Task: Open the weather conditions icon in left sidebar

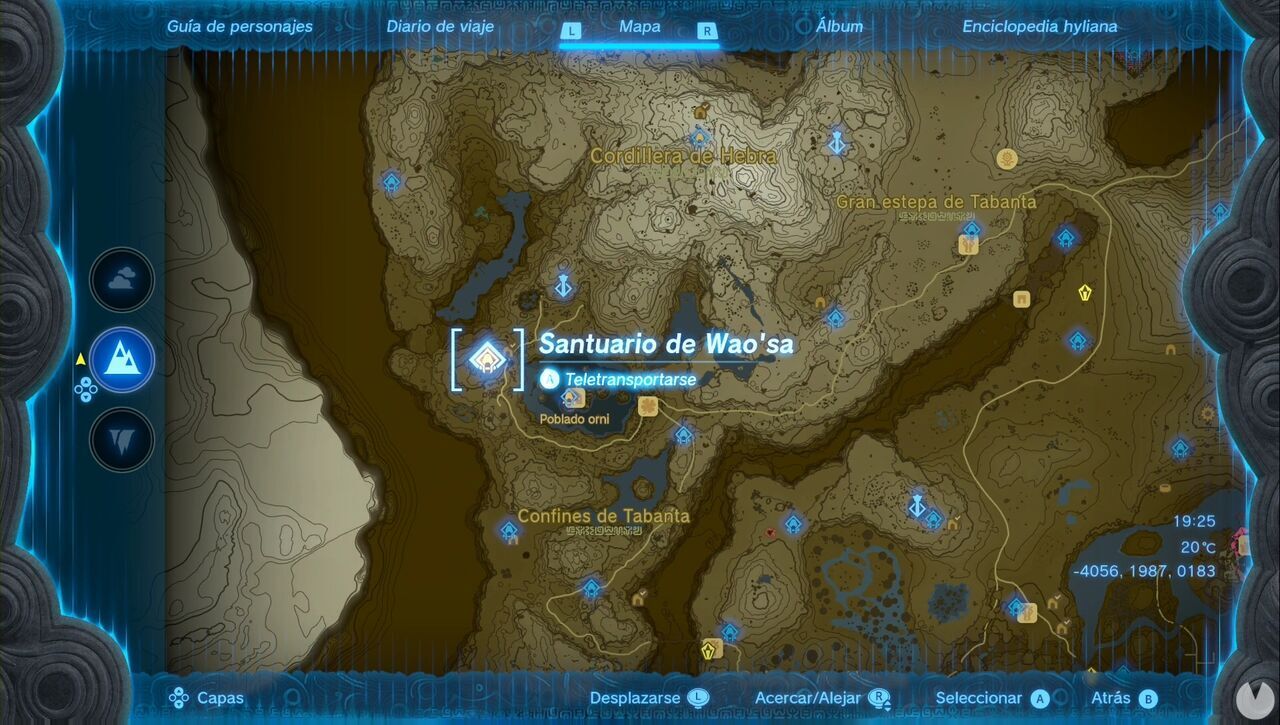Action: (119, 280)
